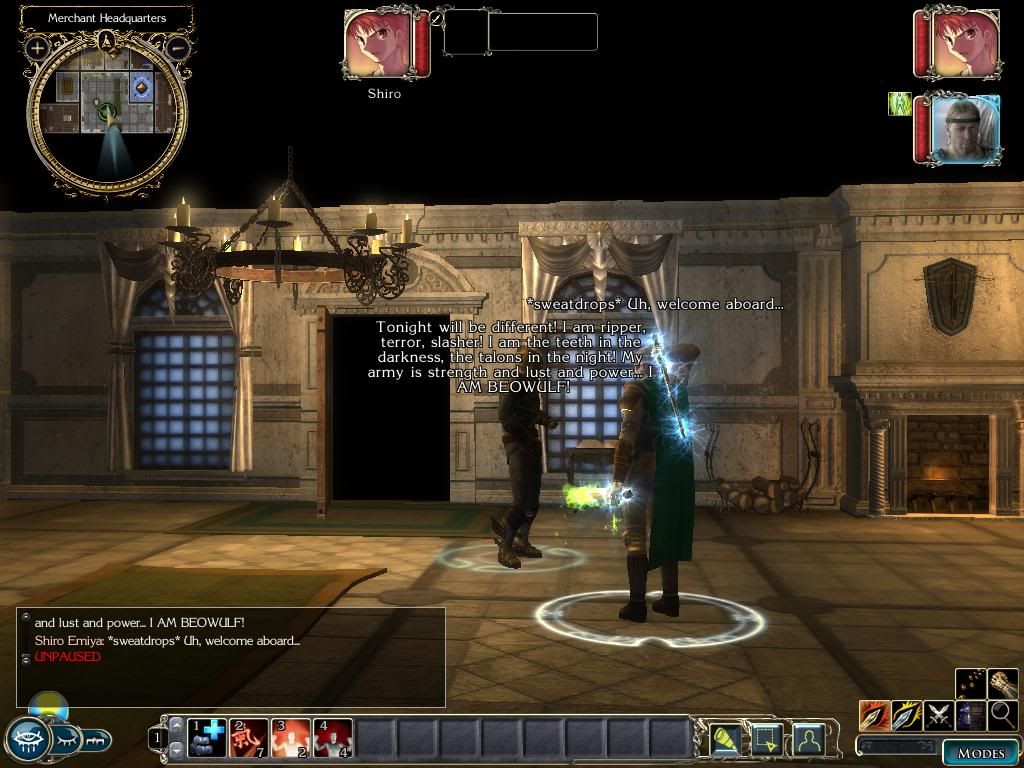The width and height of the screenshot is (1024, 768).
Task: Click the hotbar page up arrow
Action: click(x=177, y=725)
